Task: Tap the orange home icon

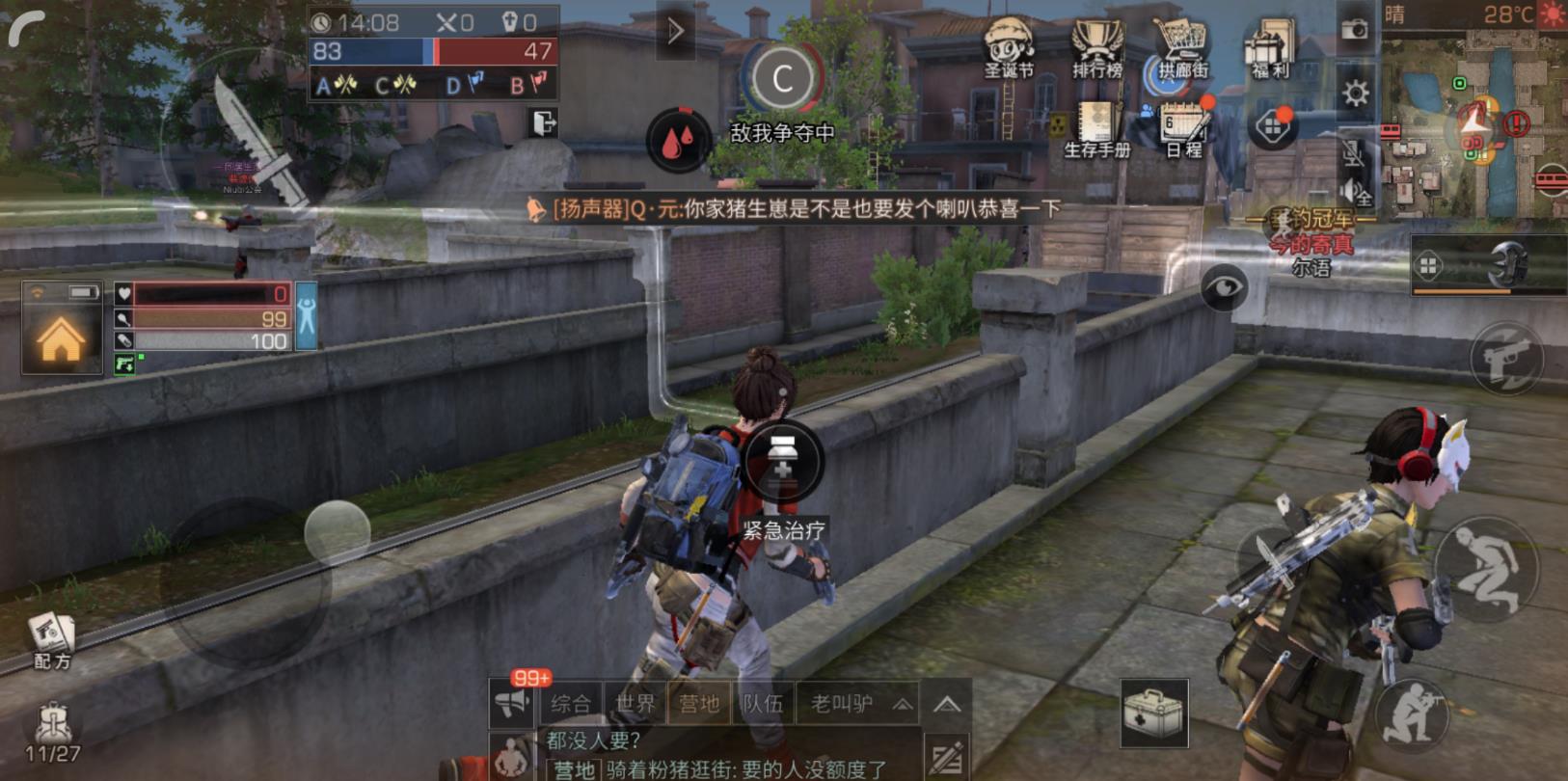Action: pos(61,340)
